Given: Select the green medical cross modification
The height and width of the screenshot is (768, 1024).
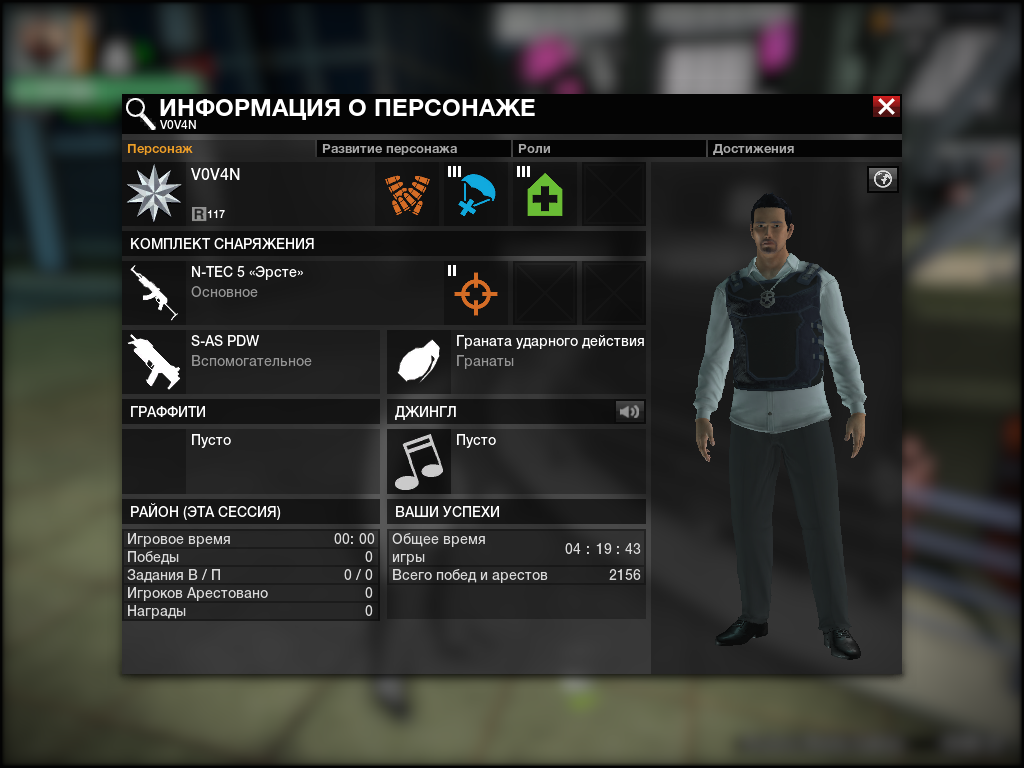Looking at the screenshot, I should [x=545, y=195].
